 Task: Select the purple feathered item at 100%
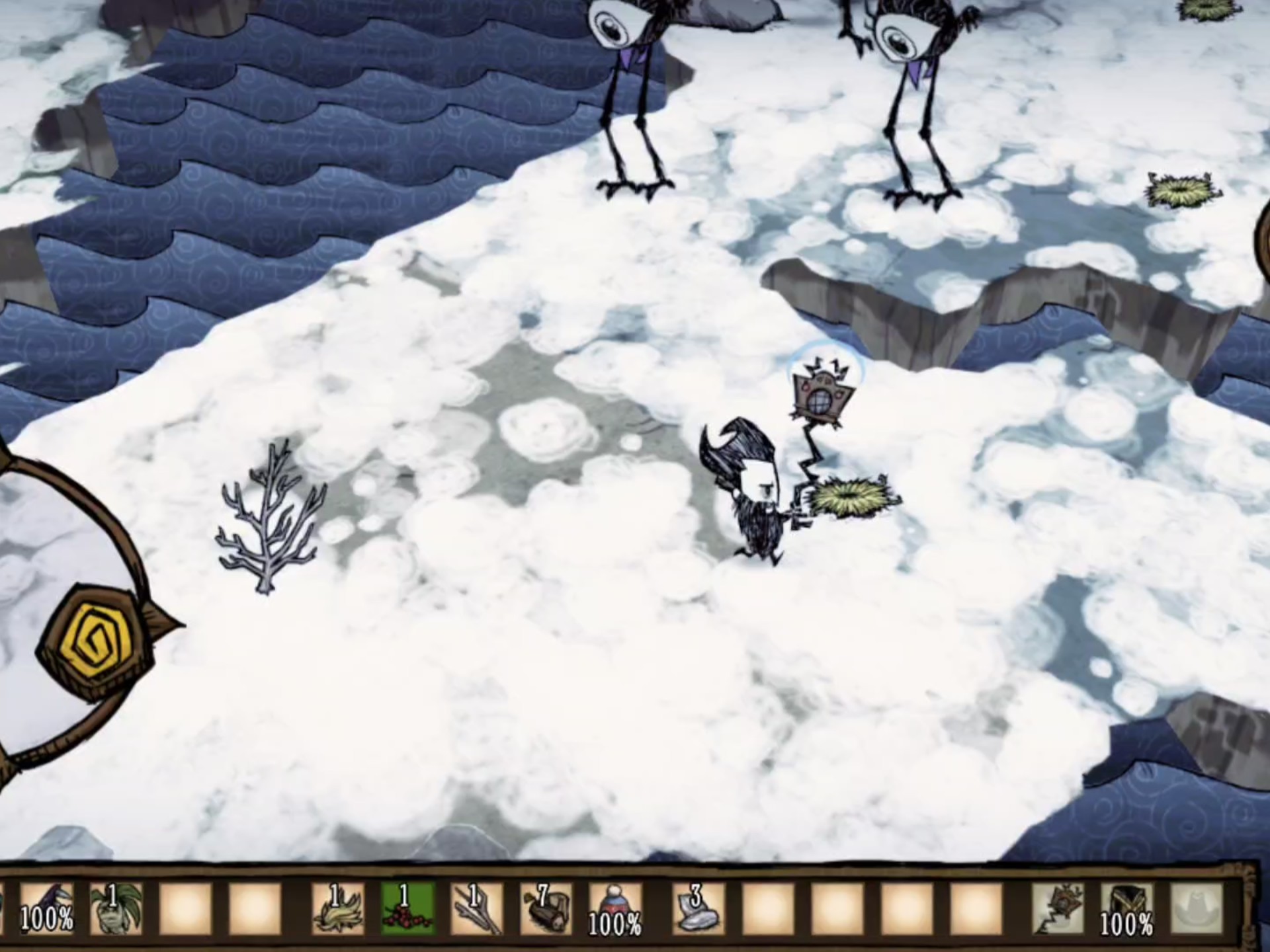click(x=46, y=908)
